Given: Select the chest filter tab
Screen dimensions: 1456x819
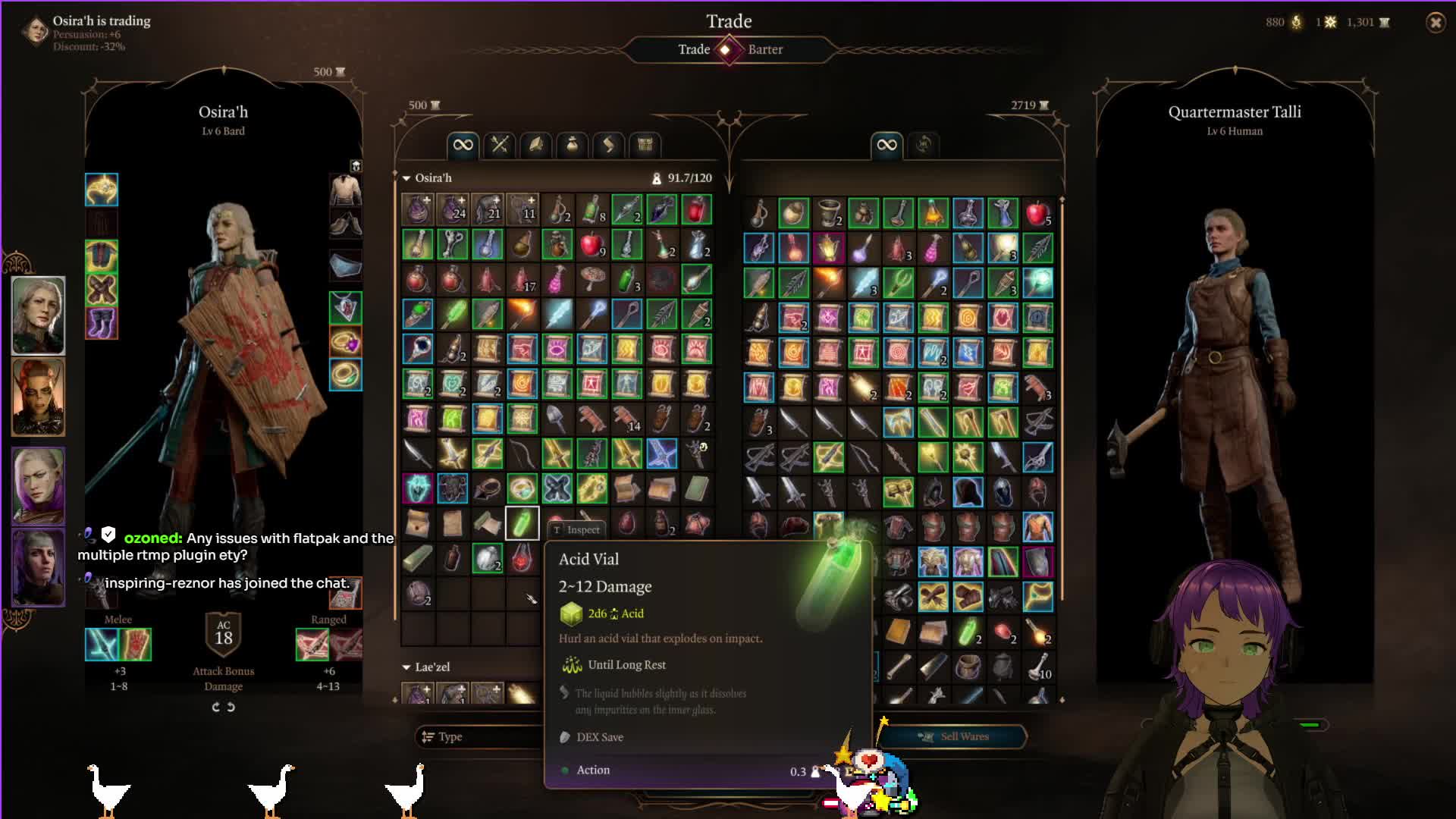Looking at the screenshot, I should coord(645,144).
